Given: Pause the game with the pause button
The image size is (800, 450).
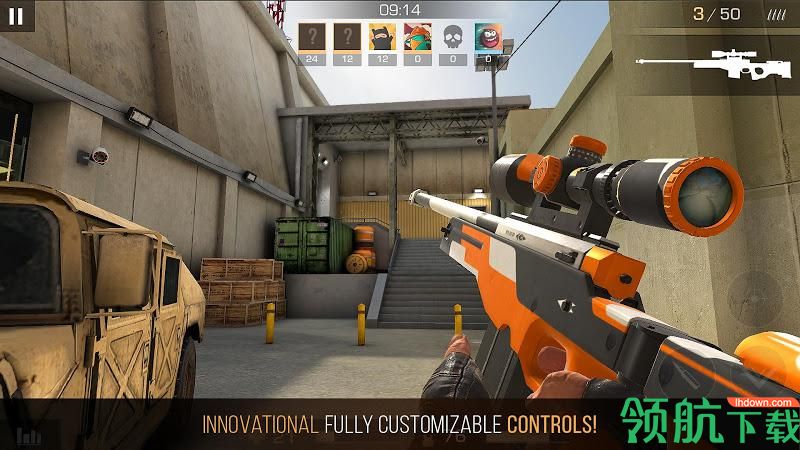Looking at the screenshot, I should 16,15.
